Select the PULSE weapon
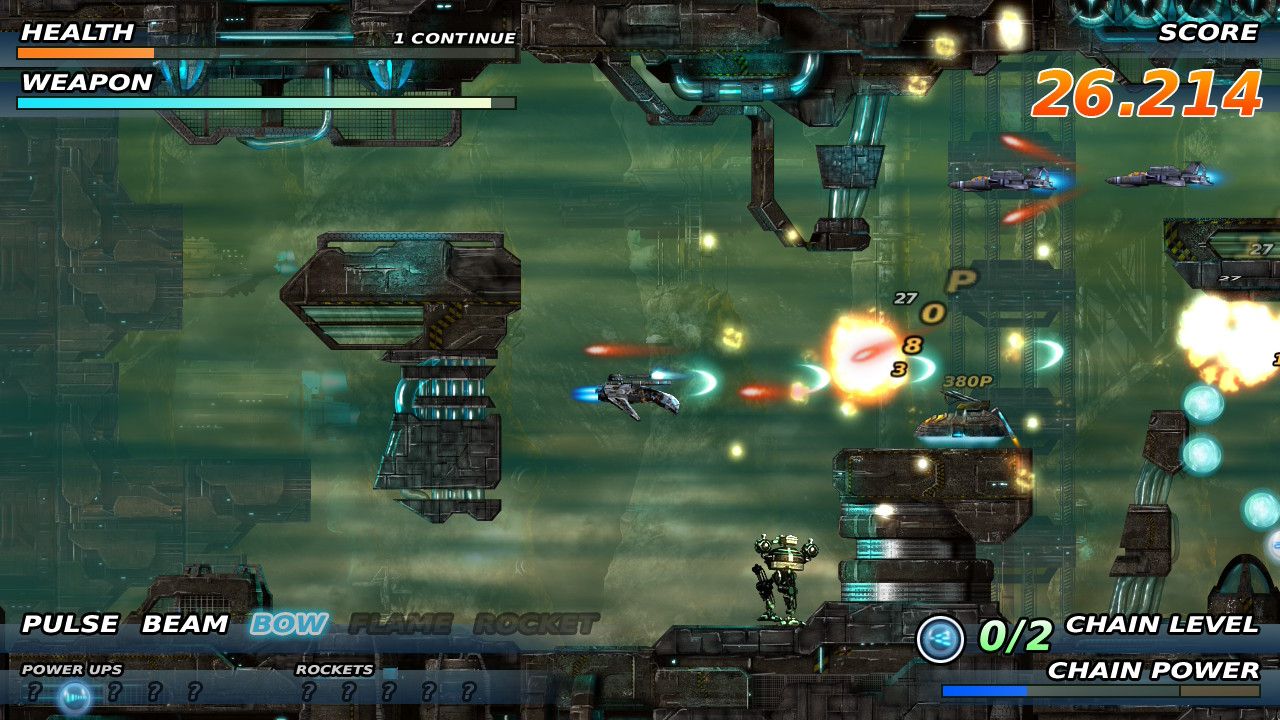Image resolution: width=1280 pixels, height=720 pixels. point(70,625)
